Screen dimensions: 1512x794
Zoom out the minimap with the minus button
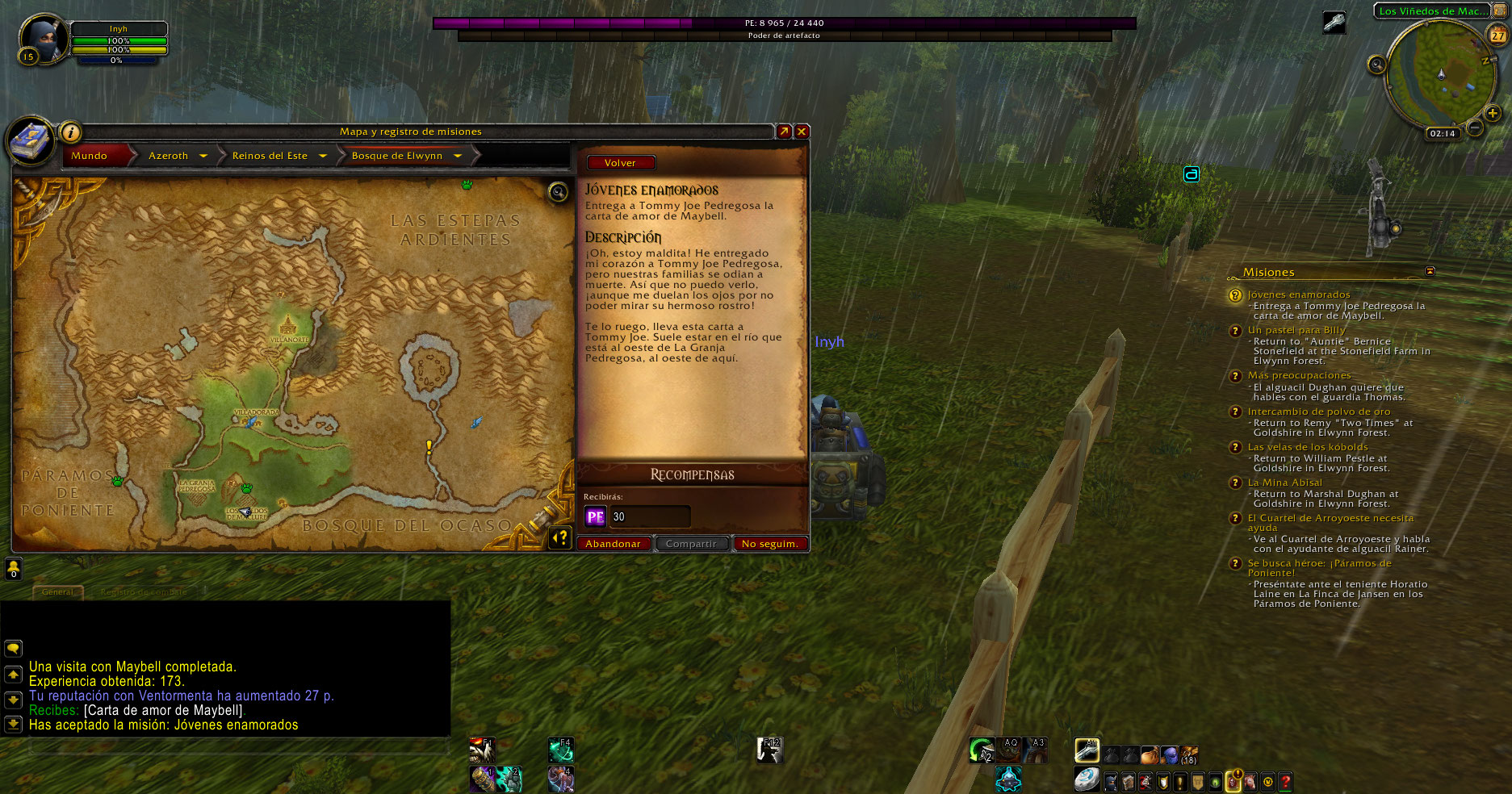(x=1474, y=127)
